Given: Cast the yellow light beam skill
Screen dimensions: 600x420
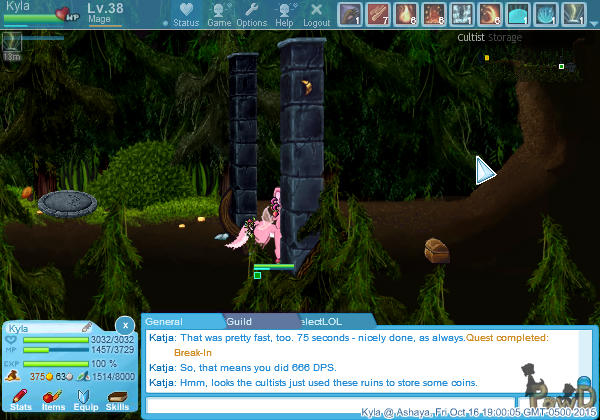Looking at the screenshot, I should (x=573, y=14).
